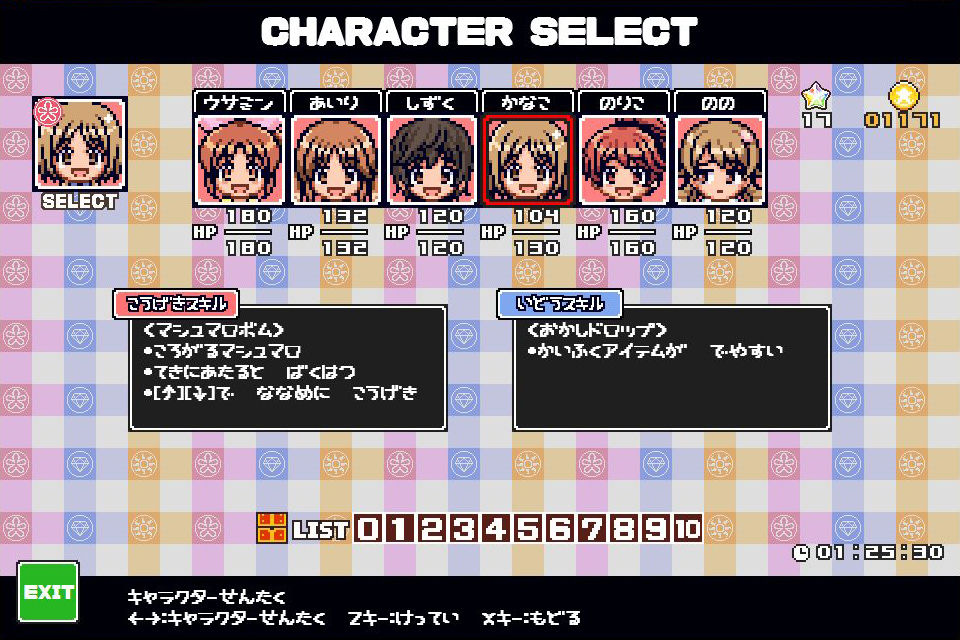Viewport: 960px width, 640px height.
Task: Select list page 3
Action: click(464, 527)
